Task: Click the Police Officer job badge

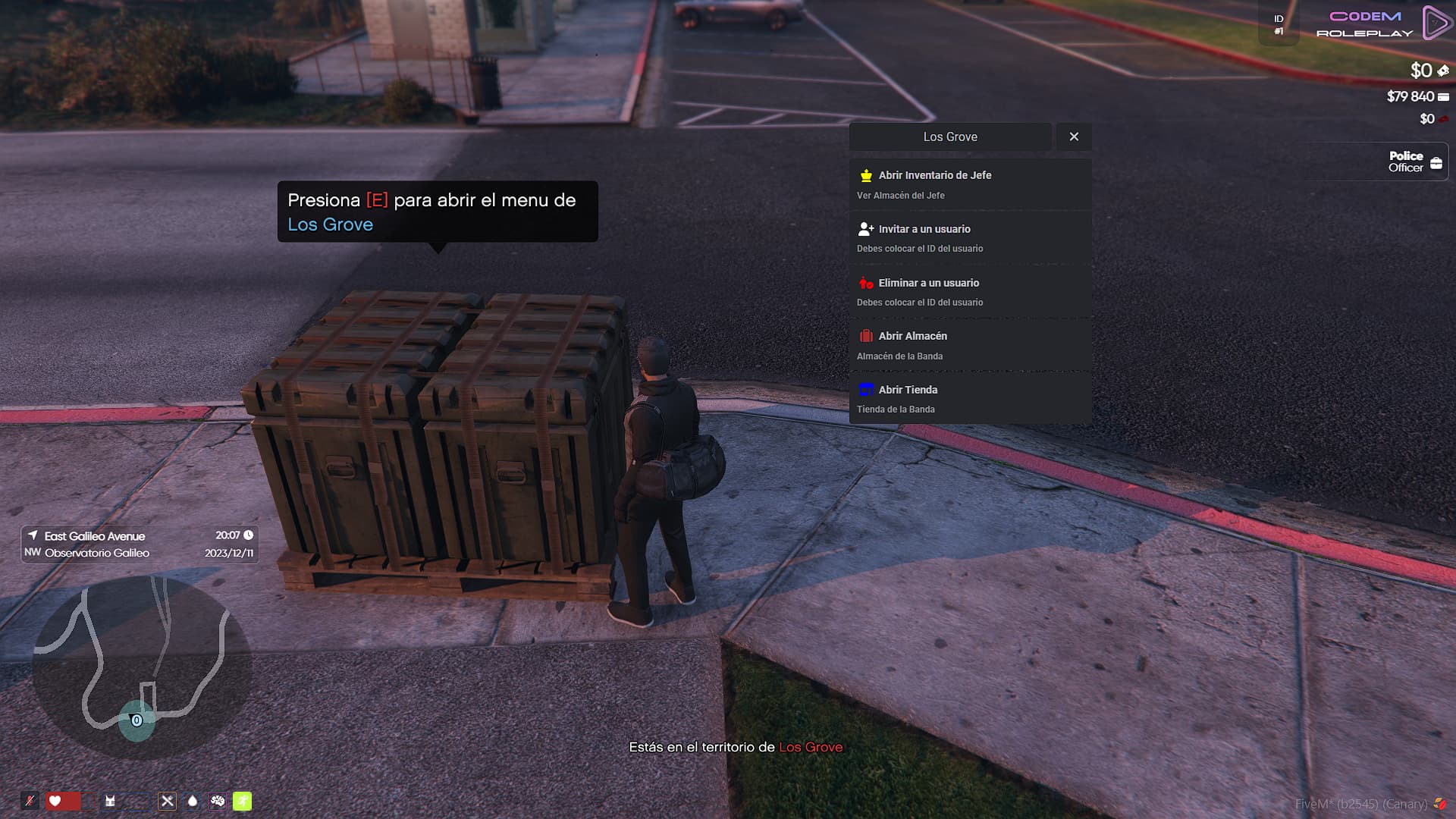Action: click(1414, 162)
